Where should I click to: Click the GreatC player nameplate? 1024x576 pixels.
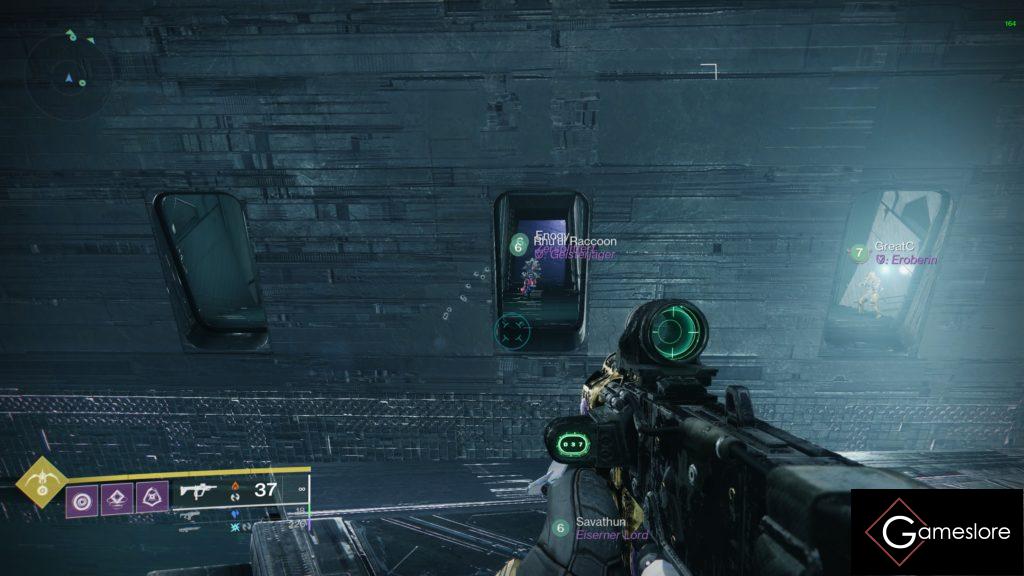click(x=894, y=246)
